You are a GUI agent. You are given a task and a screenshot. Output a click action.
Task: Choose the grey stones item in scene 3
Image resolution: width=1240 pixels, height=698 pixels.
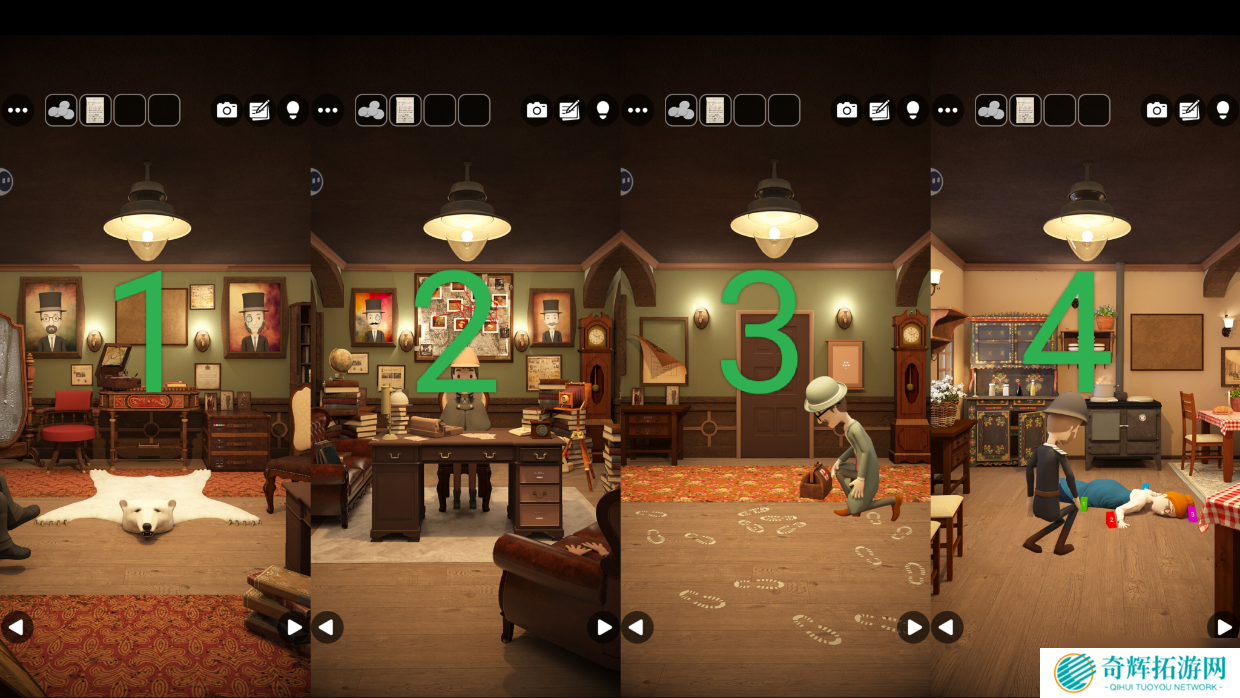click(x=681, y=110)
